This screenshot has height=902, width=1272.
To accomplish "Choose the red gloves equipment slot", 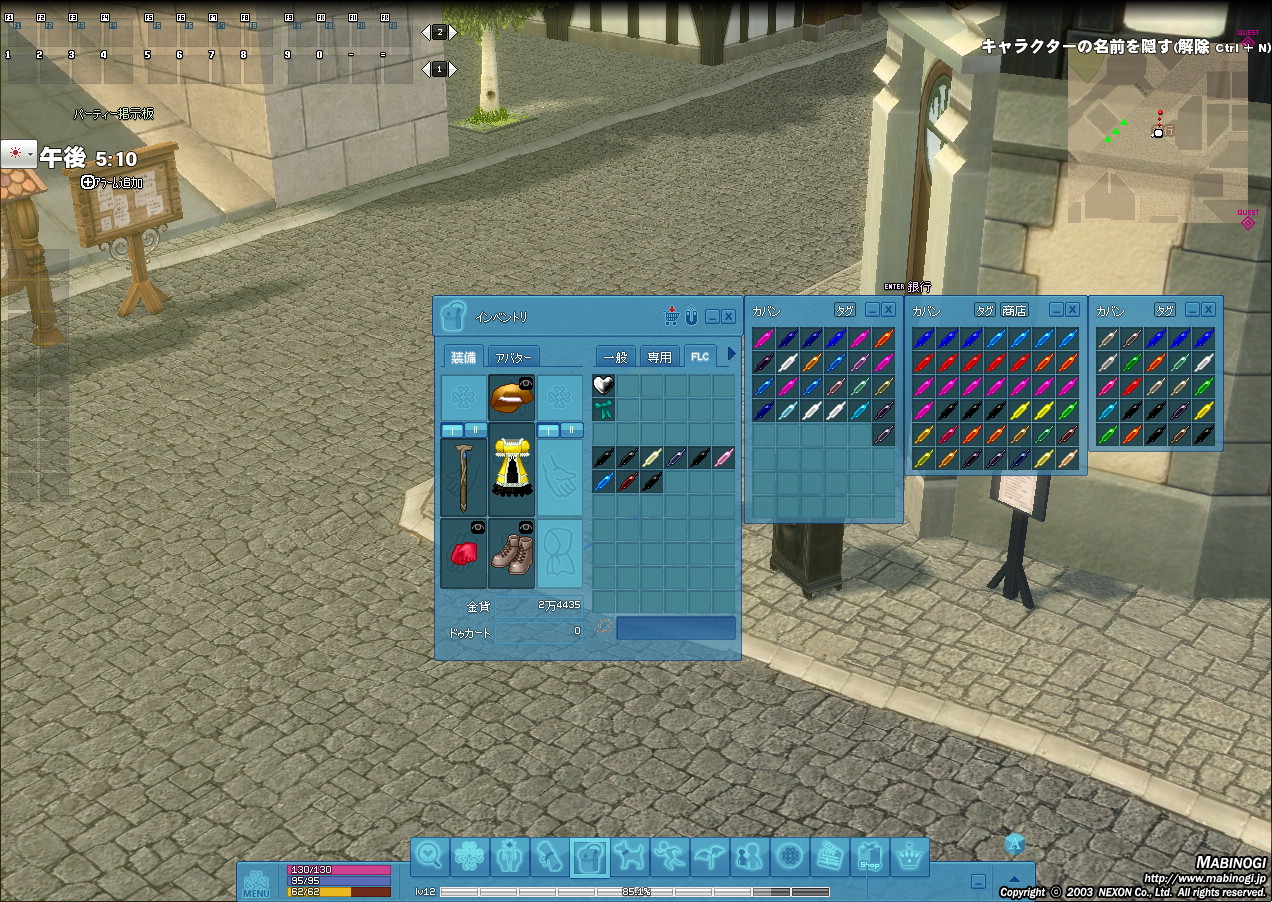I will tap(463, 553).
